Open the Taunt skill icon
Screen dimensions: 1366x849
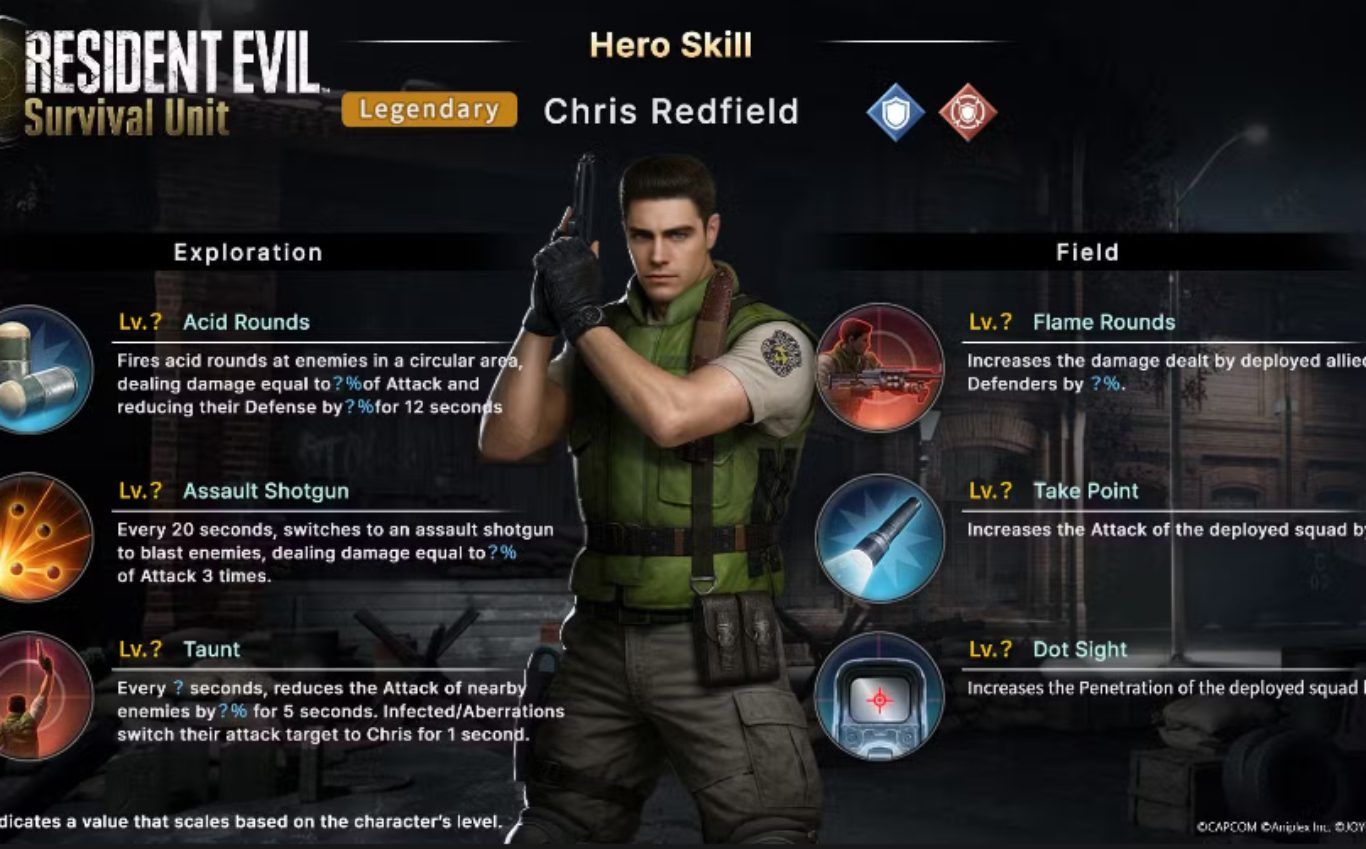pyautogui.click(x=40, y=696)
